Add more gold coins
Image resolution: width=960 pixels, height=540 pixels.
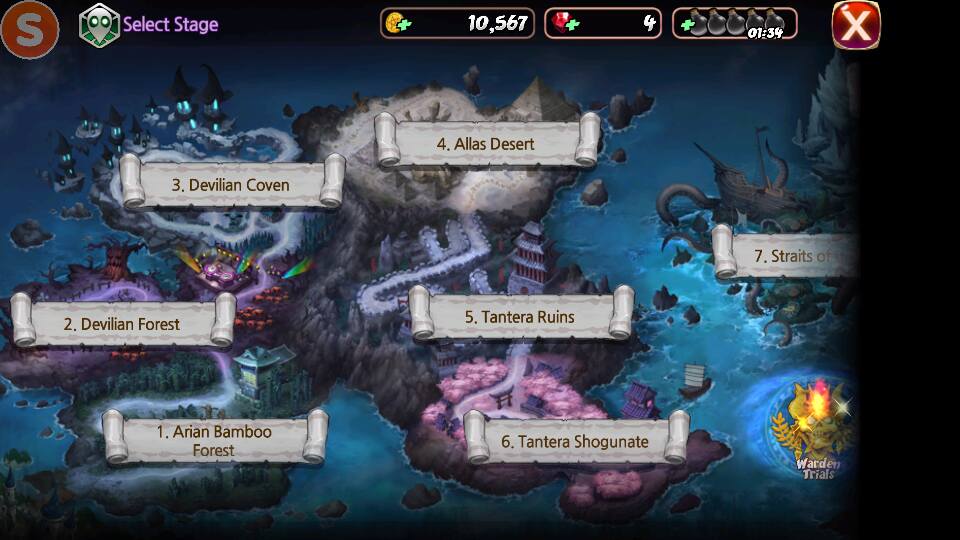coord(397,23)
